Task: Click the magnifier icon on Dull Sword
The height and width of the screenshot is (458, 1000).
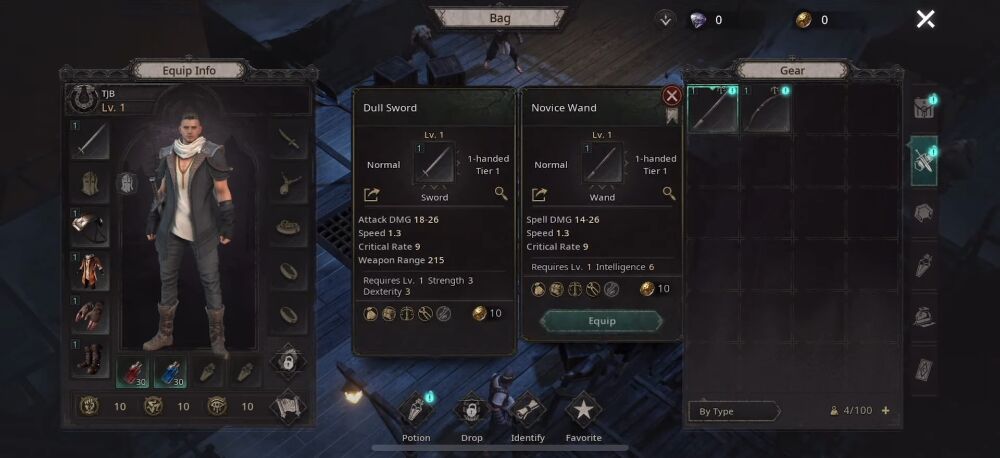Action: click(501, 194)
